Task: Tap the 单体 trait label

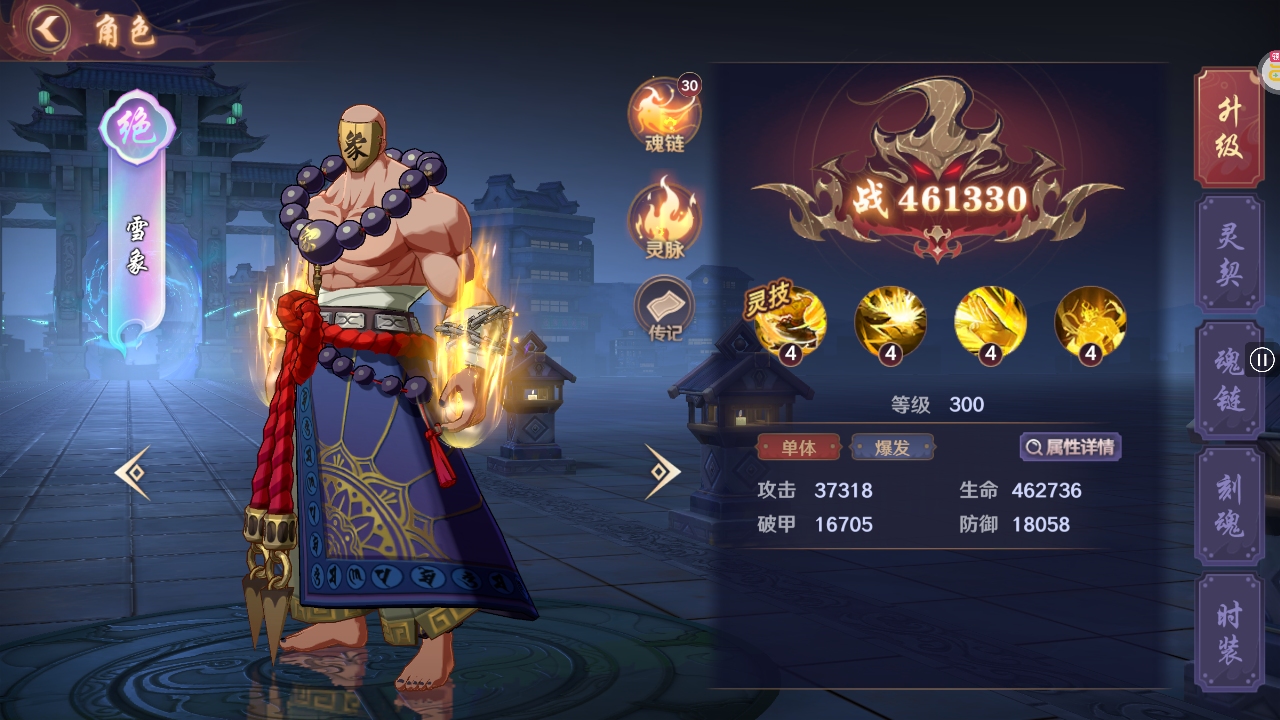Action: tap(798, 448)
